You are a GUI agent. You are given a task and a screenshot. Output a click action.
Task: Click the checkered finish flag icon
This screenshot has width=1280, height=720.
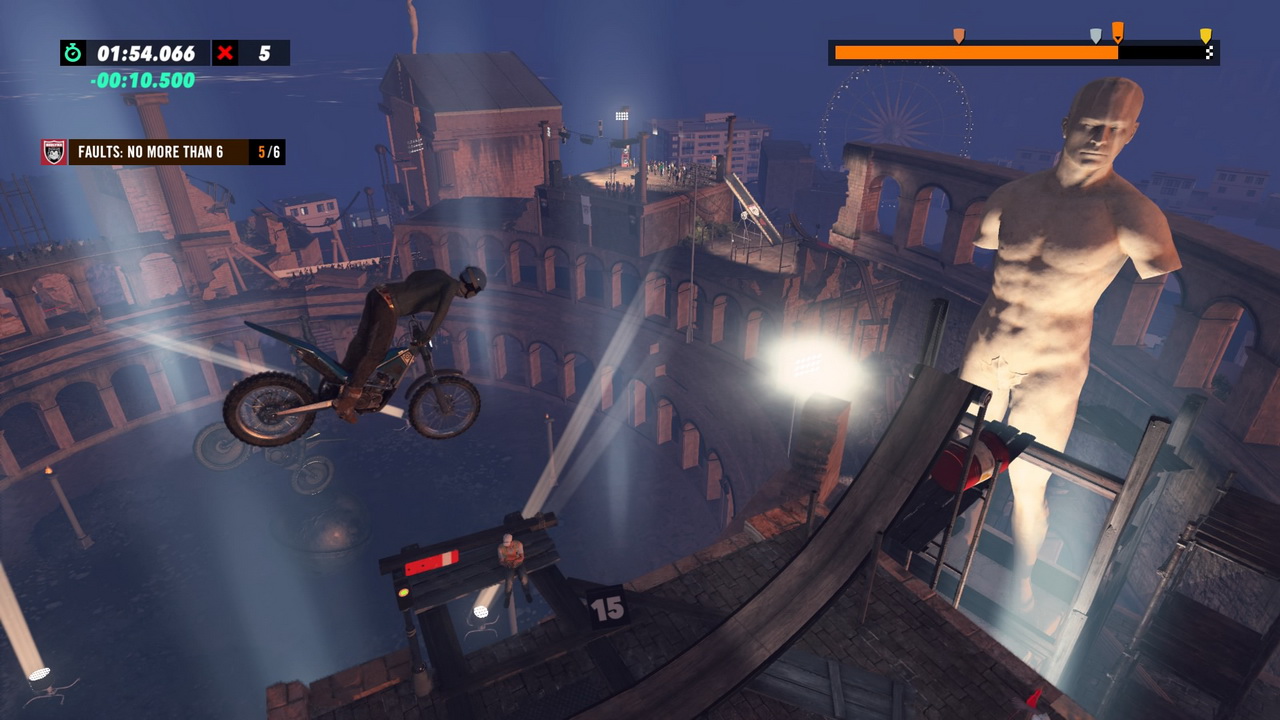pos(1210,53)
